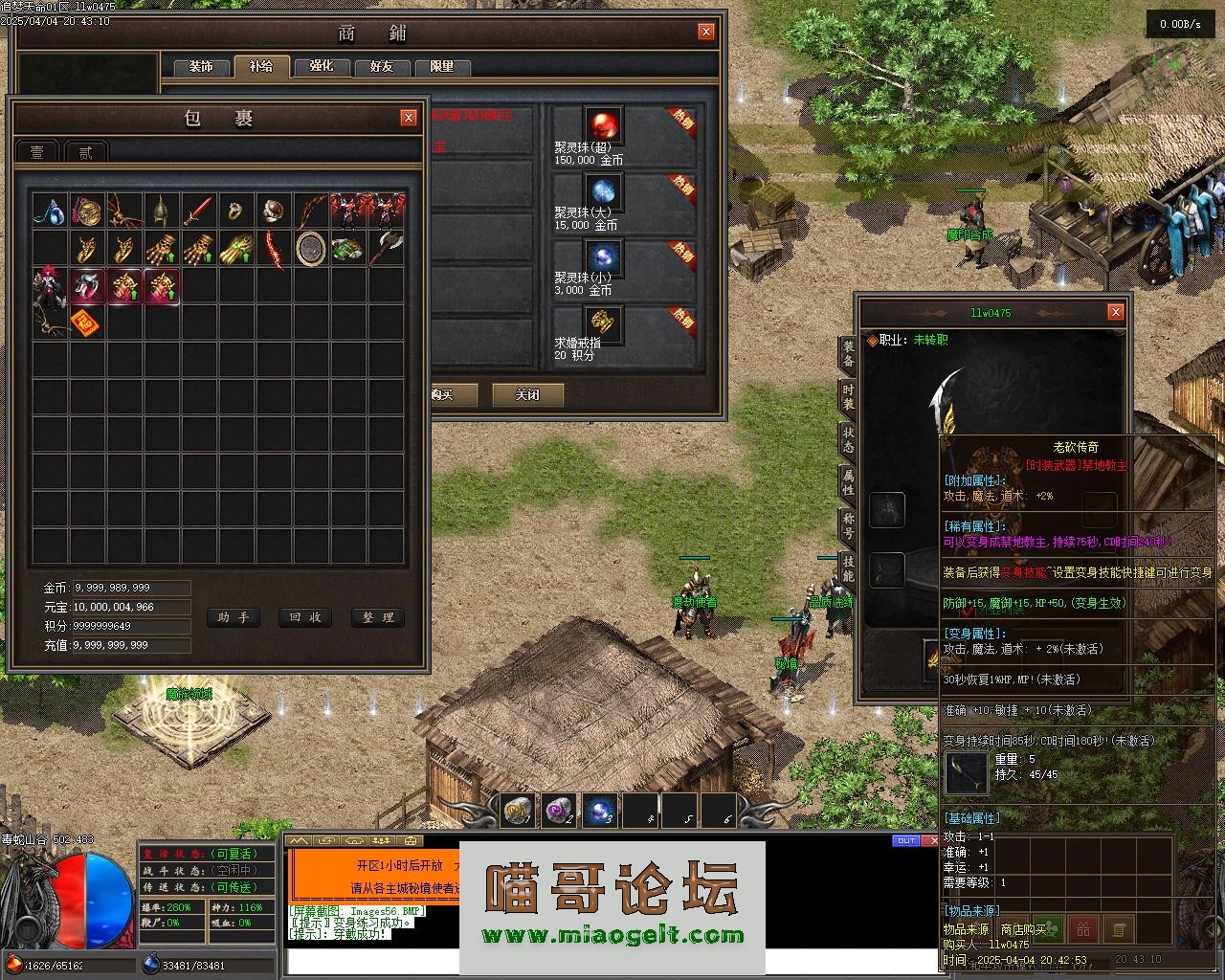
Task: Open the 时装 character tab
Action: click(848, 399)
